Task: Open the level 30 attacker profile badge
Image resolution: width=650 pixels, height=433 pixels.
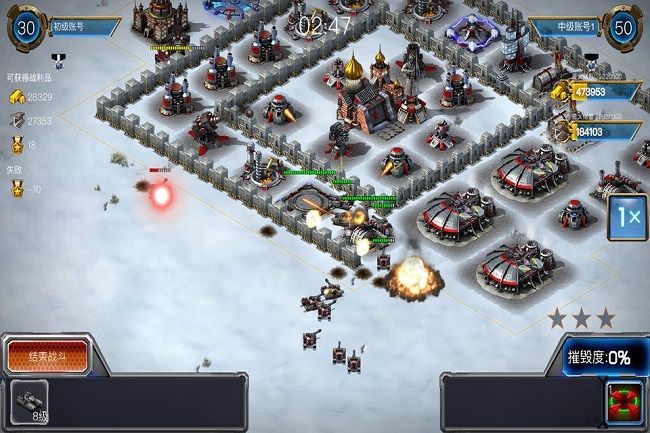Action: [x=26, y=28]
